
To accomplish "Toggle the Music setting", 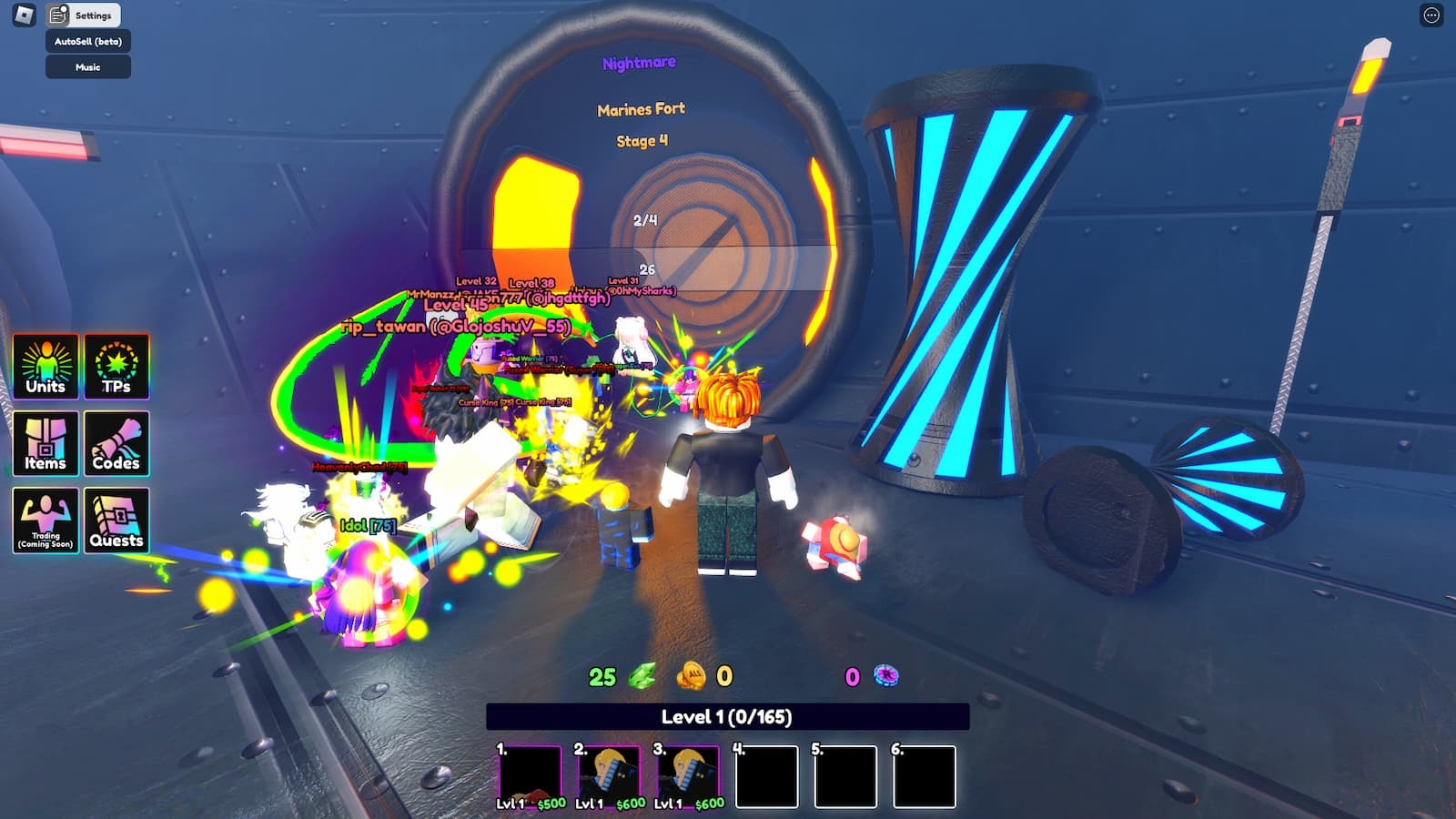I will [88, 66].
